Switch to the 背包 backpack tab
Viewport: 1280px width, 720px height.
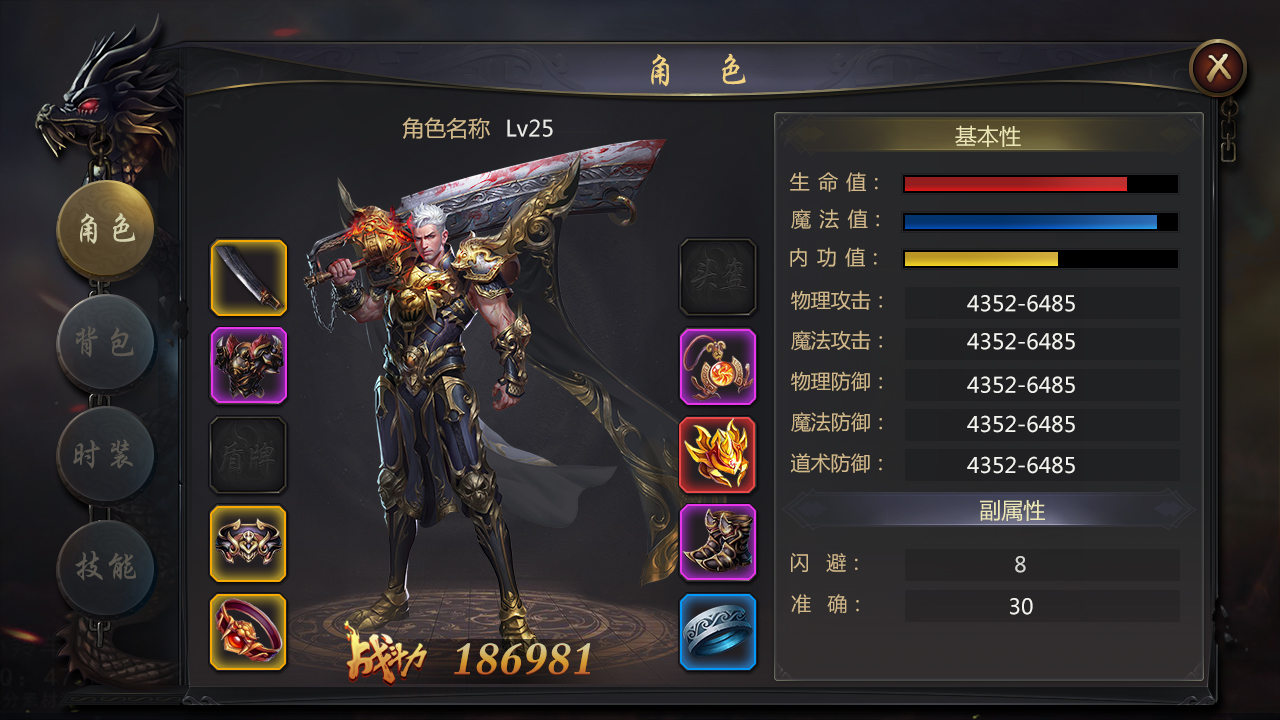click(x=104, y=343)
